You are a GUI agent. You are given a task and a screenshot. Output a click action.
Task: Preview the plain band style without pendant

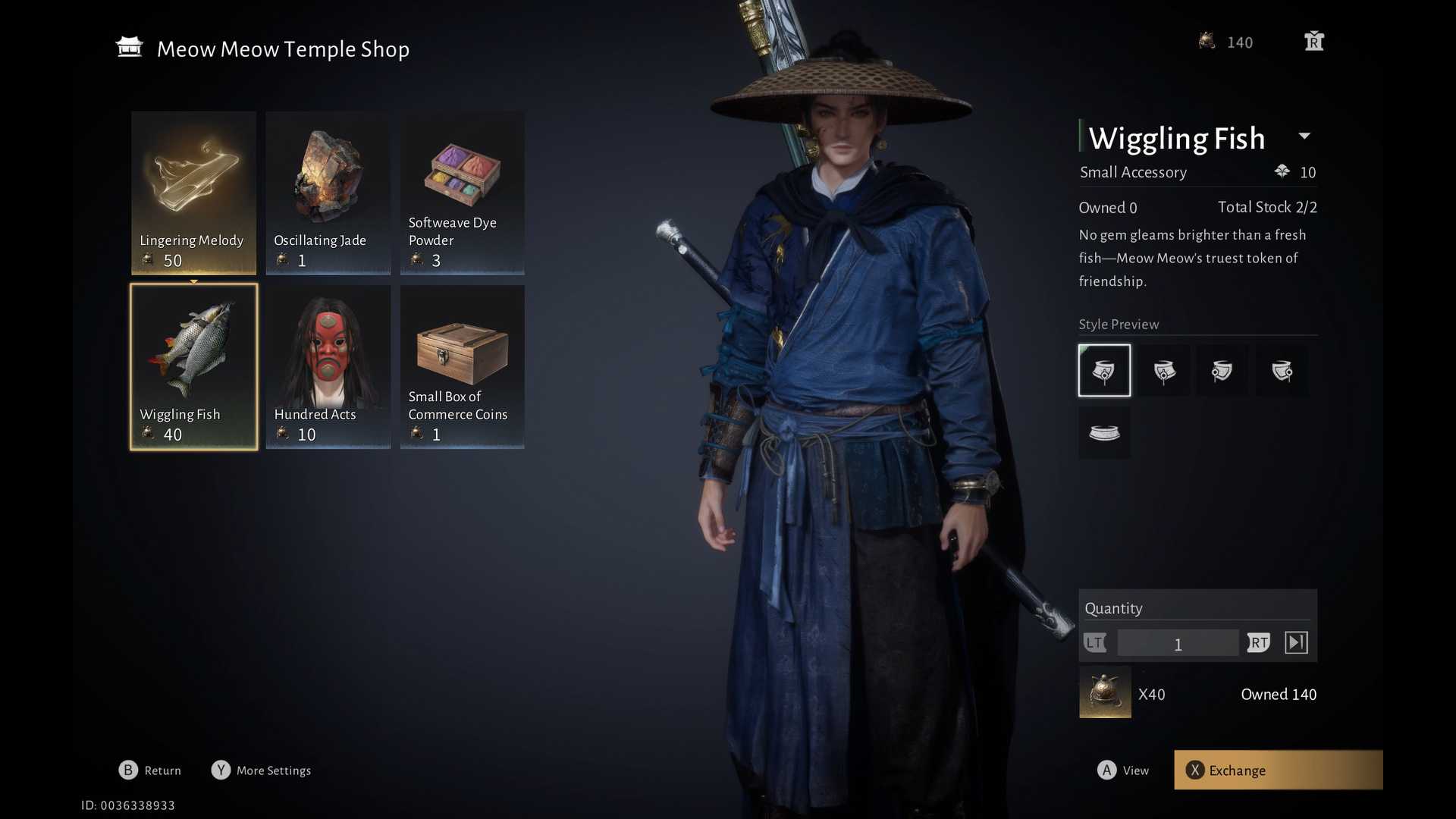(1104, 433)
